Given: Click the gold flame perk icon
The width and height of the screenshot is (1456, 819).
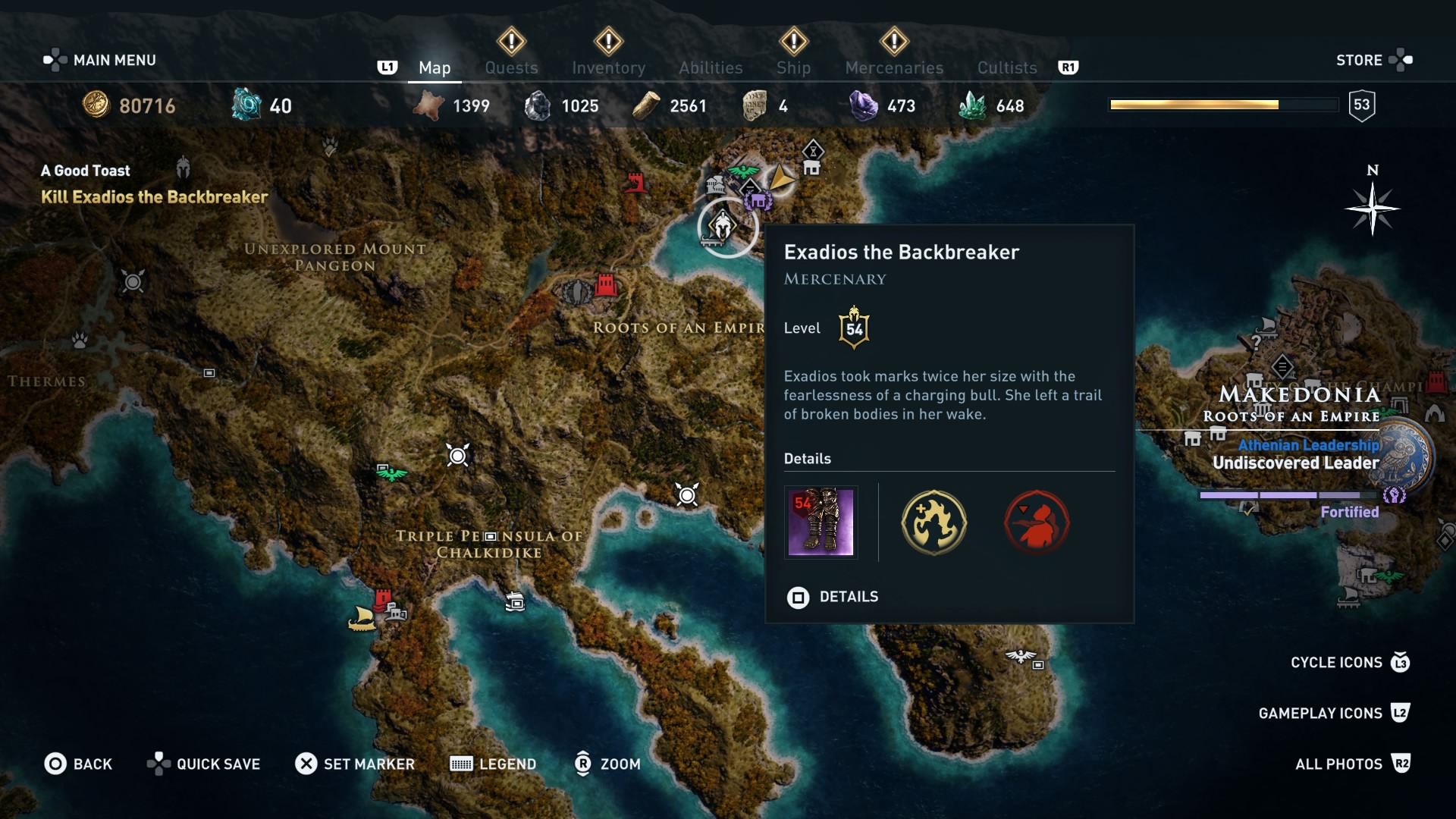Looking at the screenshot, I should coord(934,522).
